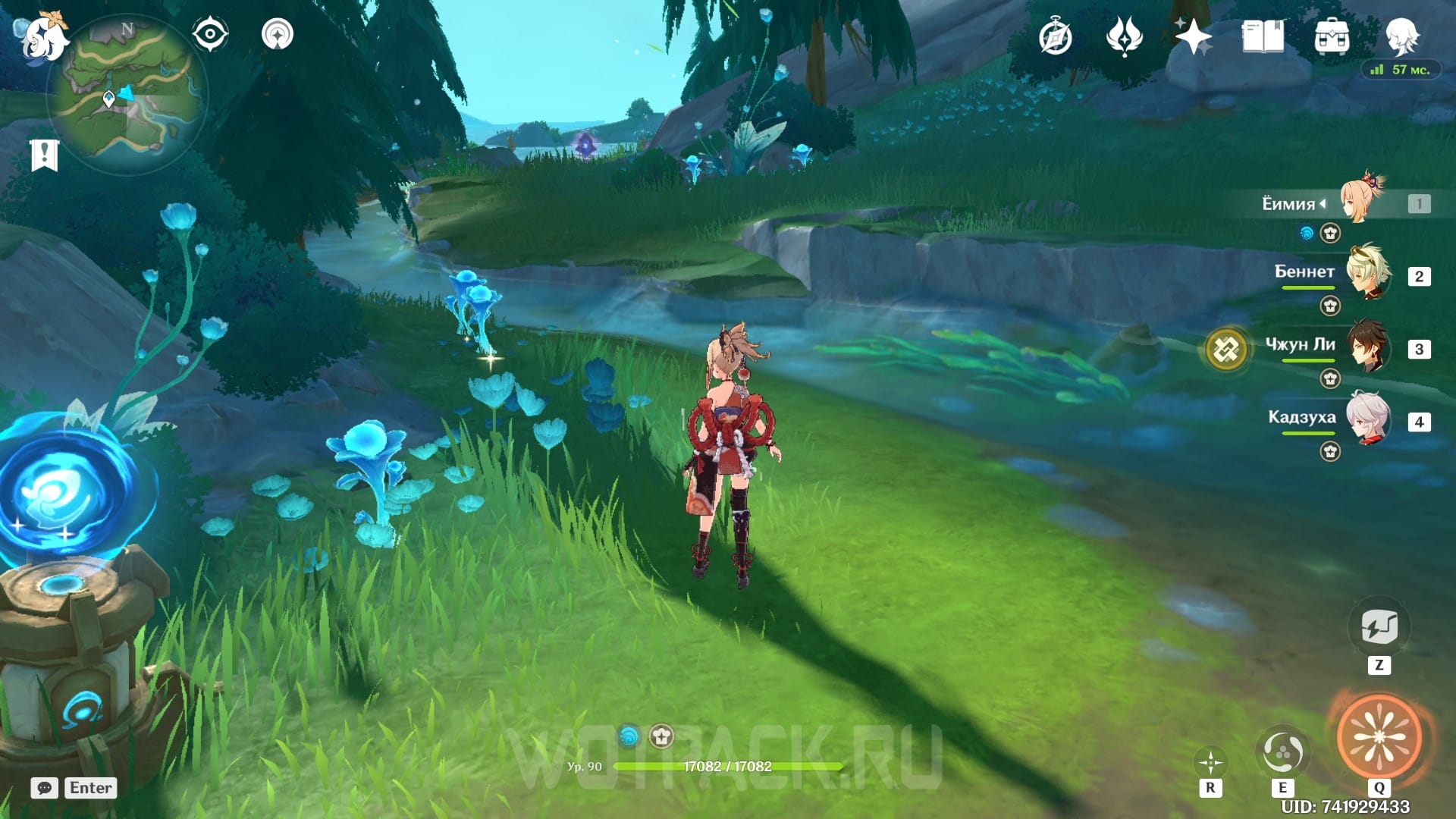This screenshot has height=819, width=1456.
Task: Open the character profile head icon
Action: tap(1401, 36)
